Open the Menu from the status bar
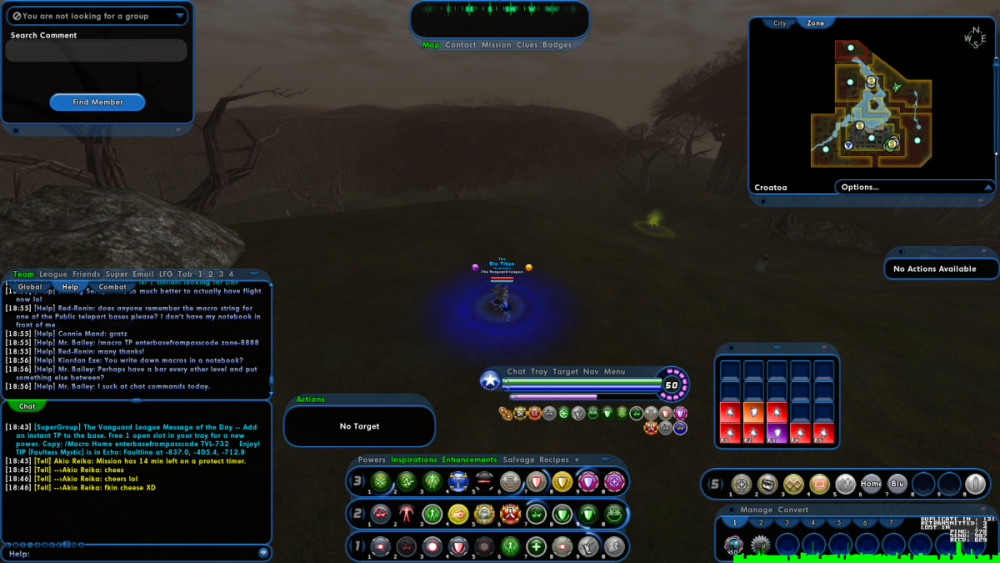Screen dimensions: 1000x563 tap(614, 372)
